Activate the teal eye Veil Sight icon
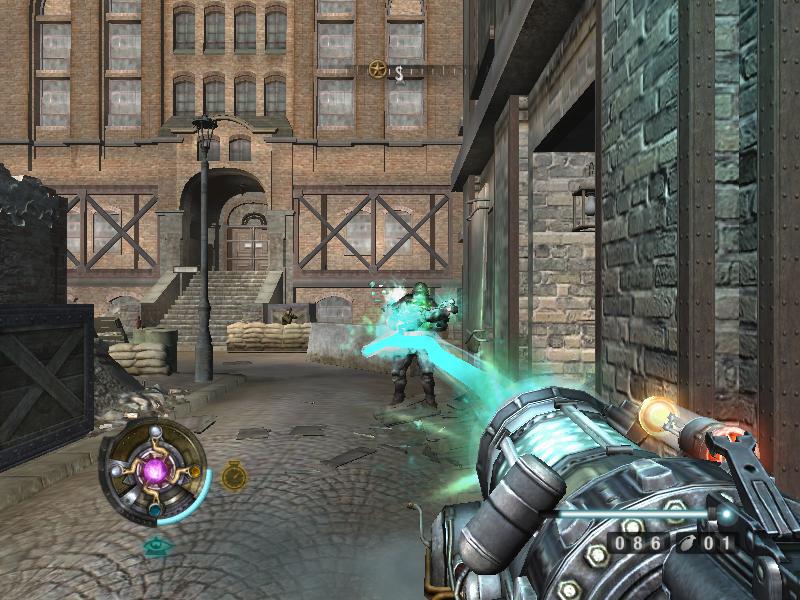The height and width of the screenshot is (600, 800). tap(156, 546)
